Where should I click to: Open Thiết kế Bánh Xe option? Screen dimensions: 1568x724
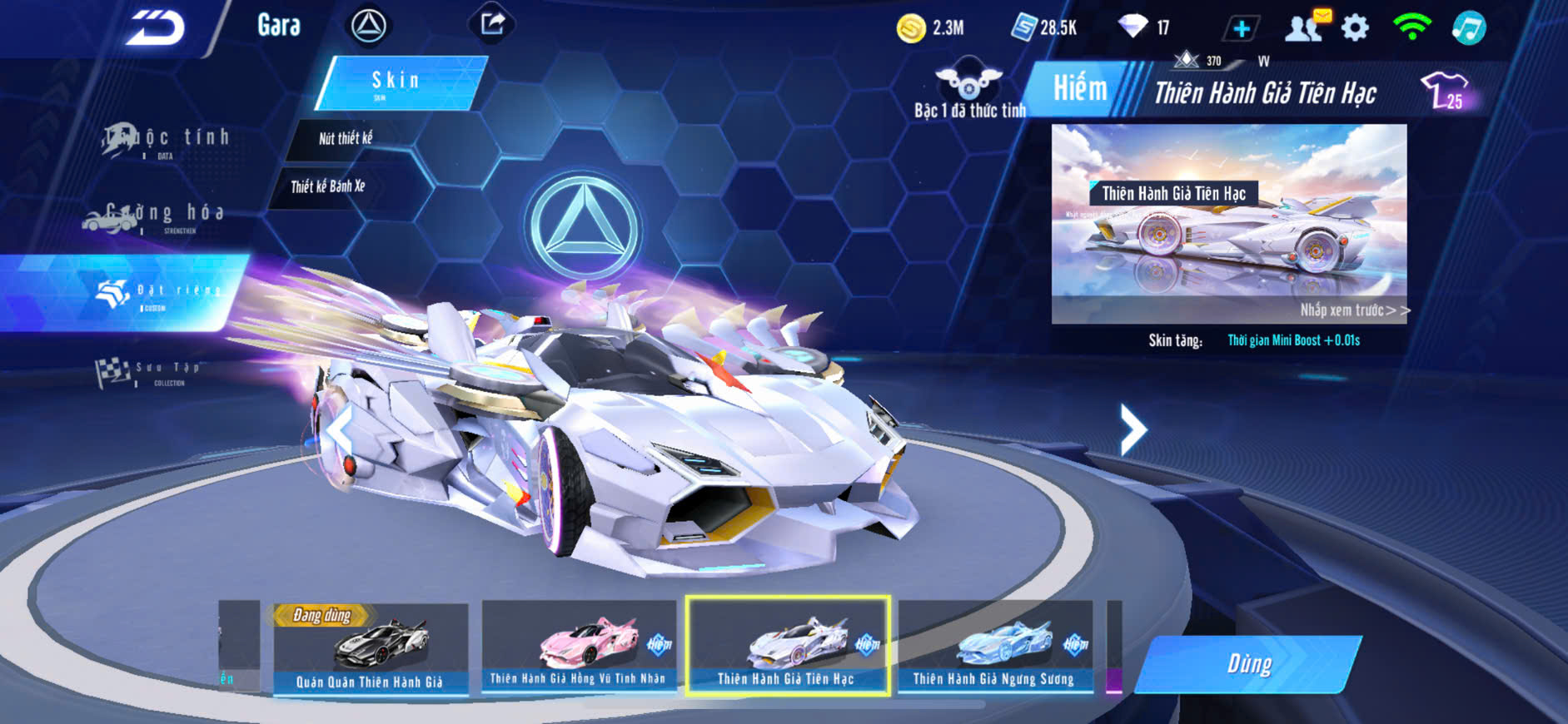pyautogui.click(x=328, y=186)
